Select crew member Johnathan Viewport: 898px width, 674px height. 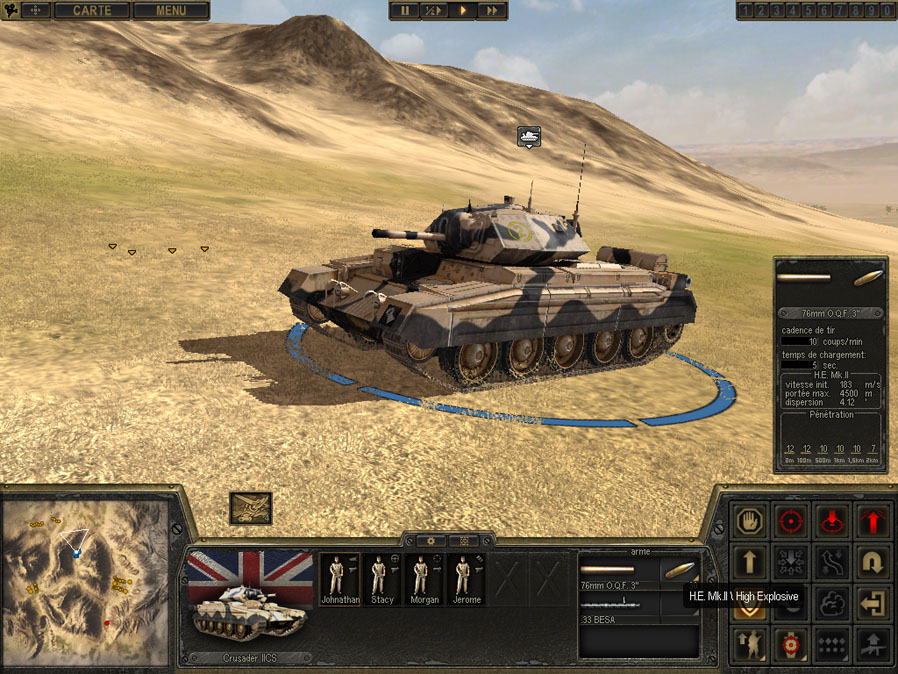(x=338, y=579)
